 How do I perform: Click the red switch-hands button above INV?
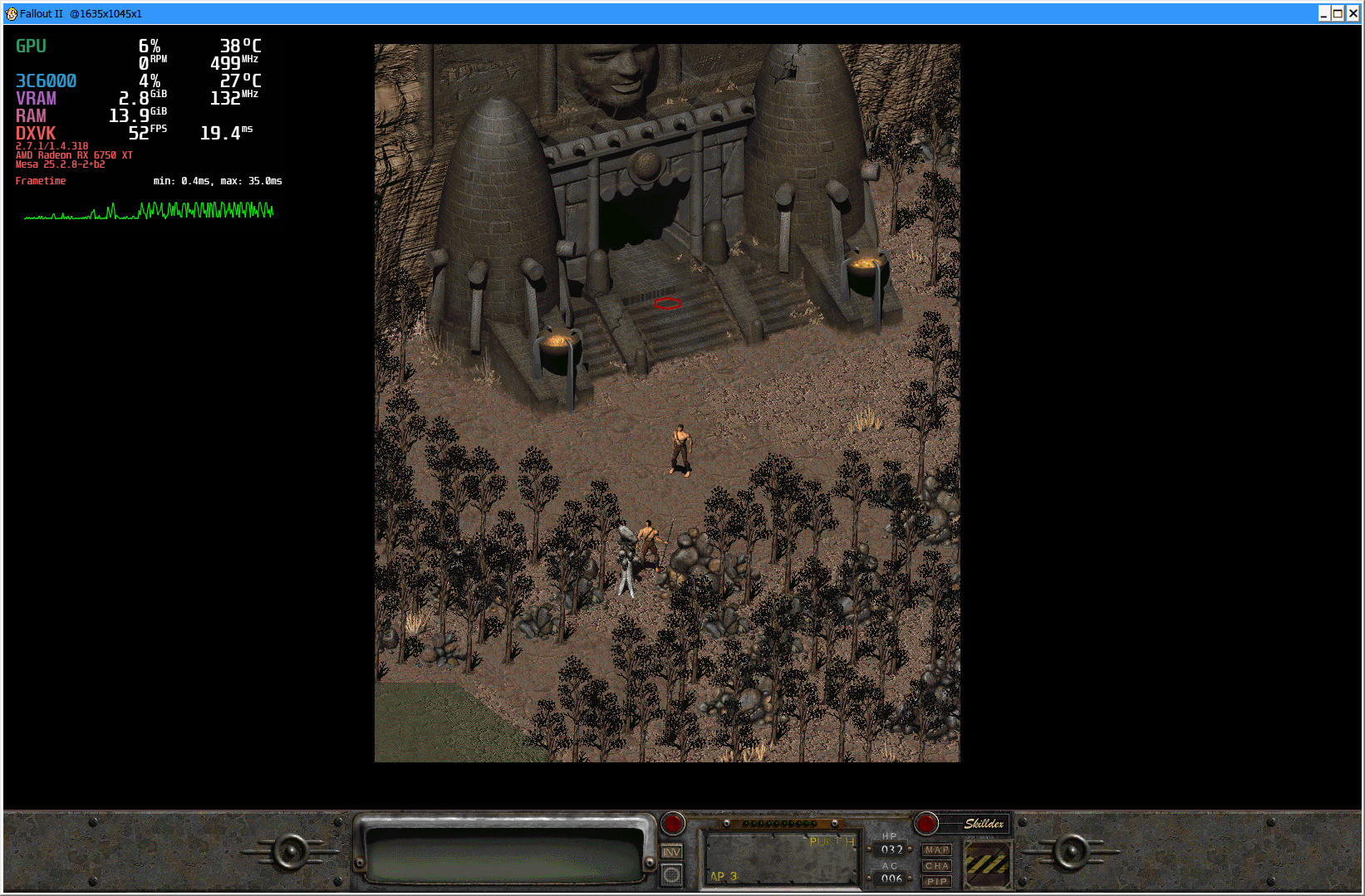pyautogui.click(x=672, y=824)
